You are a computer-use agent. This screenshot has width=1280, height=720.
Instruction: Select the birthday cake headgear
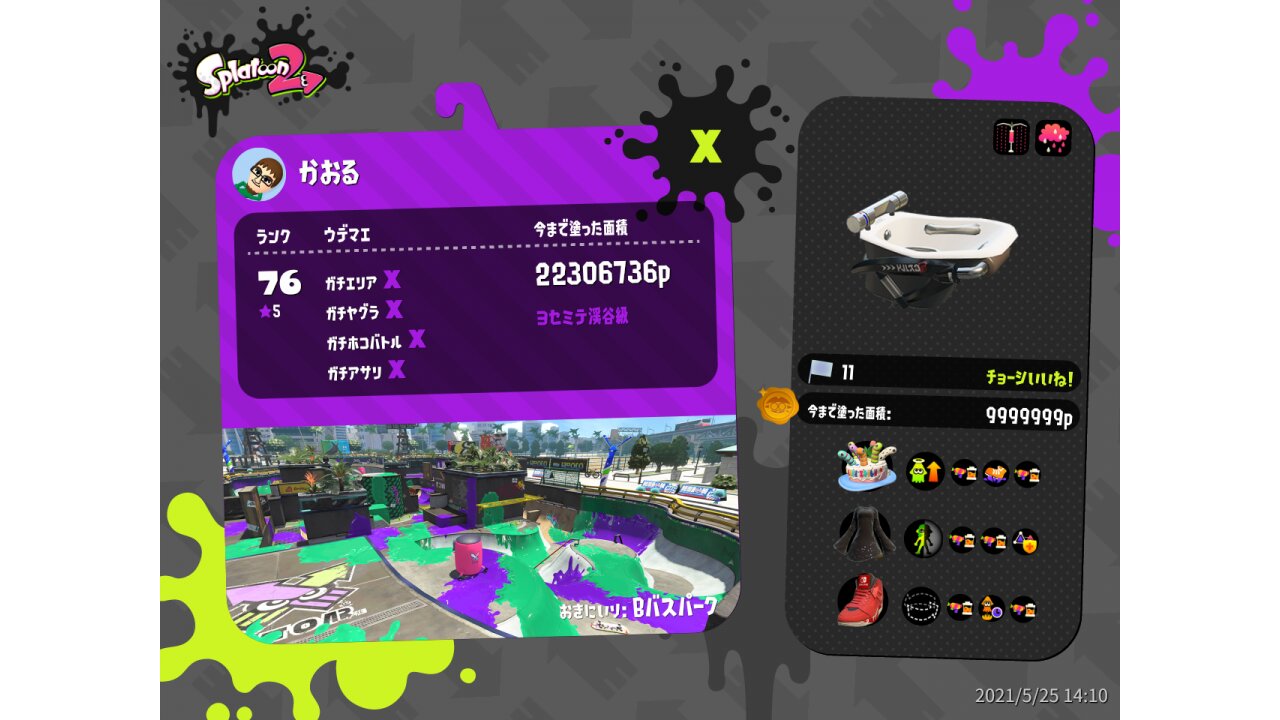click(866, 466)
